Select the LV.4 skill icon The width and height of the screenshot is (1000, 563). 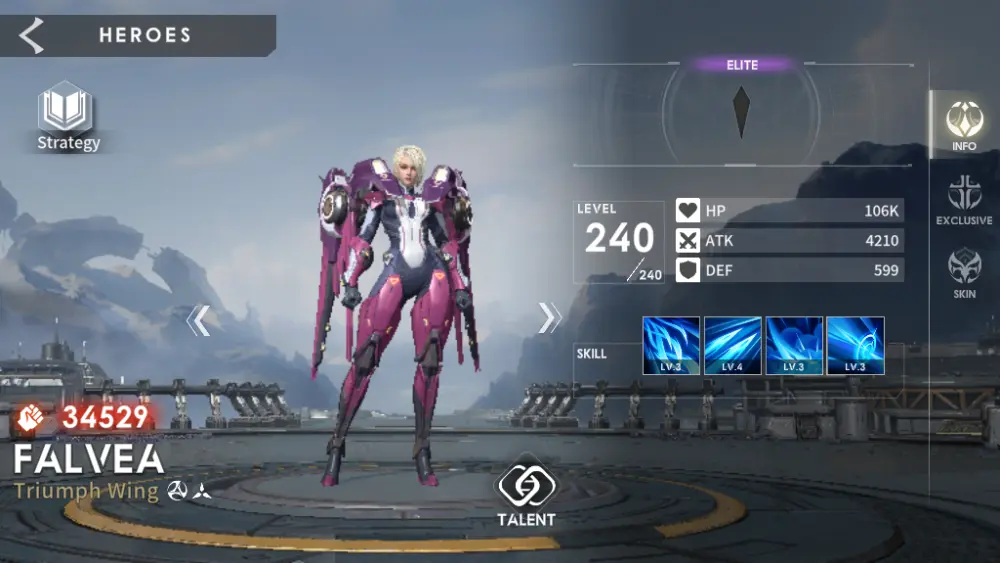732,346
